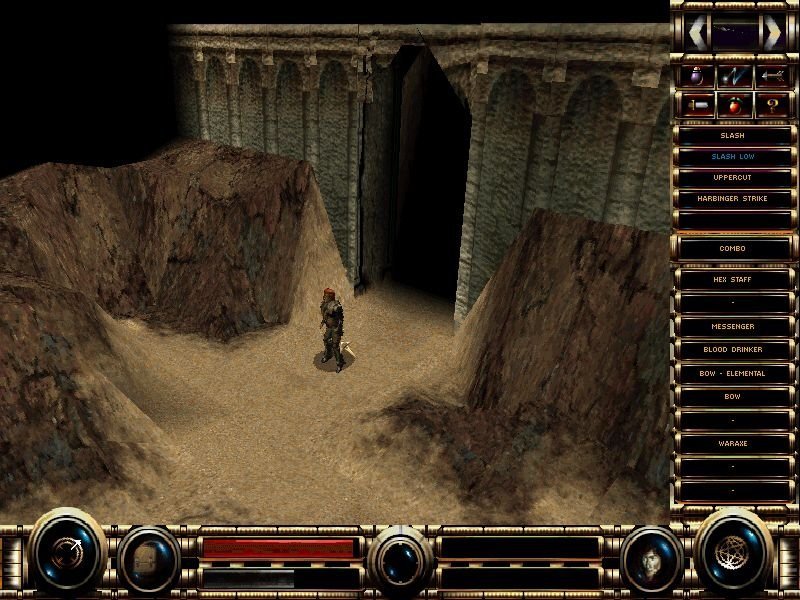
Task: Select the arrow icon
Action: 771,75
